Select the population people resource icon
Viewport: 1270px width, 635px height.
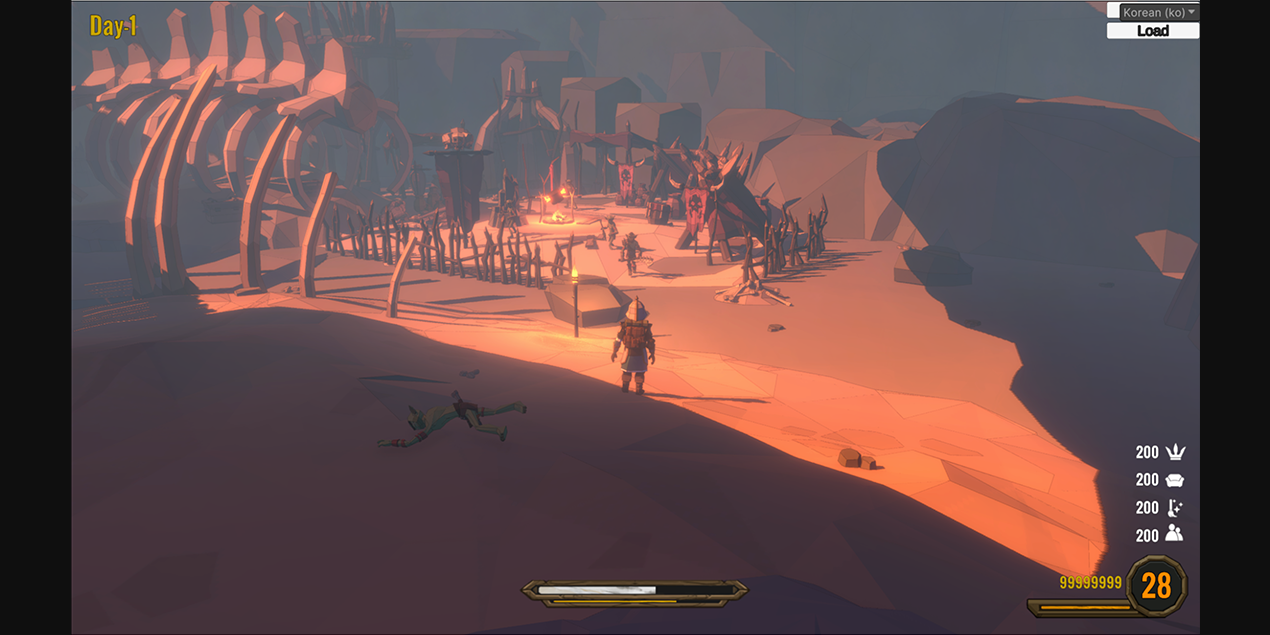coord(1175,534)
